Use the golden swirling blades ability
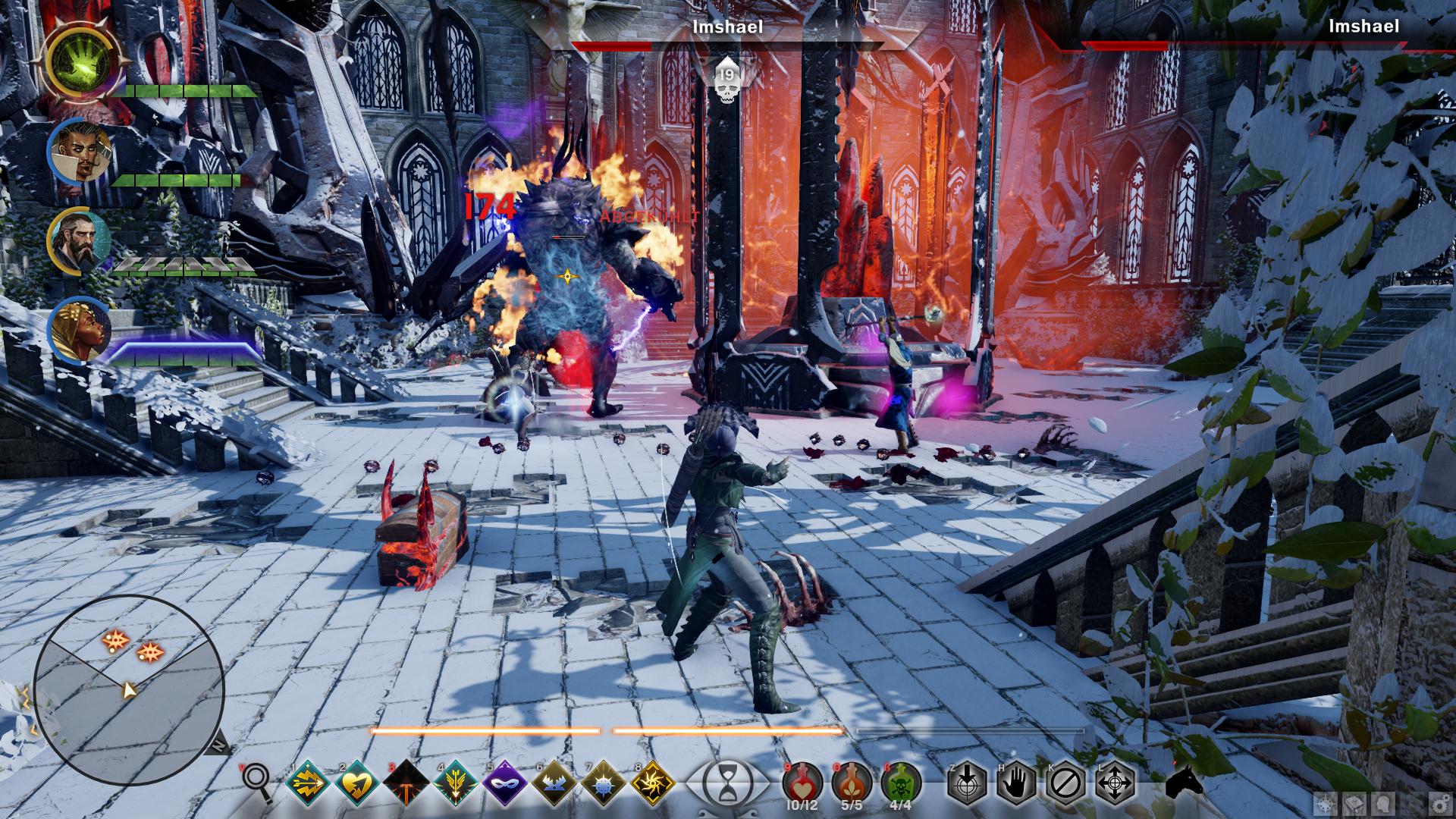Screen dimensions: 1456x819 coord(654,783)
